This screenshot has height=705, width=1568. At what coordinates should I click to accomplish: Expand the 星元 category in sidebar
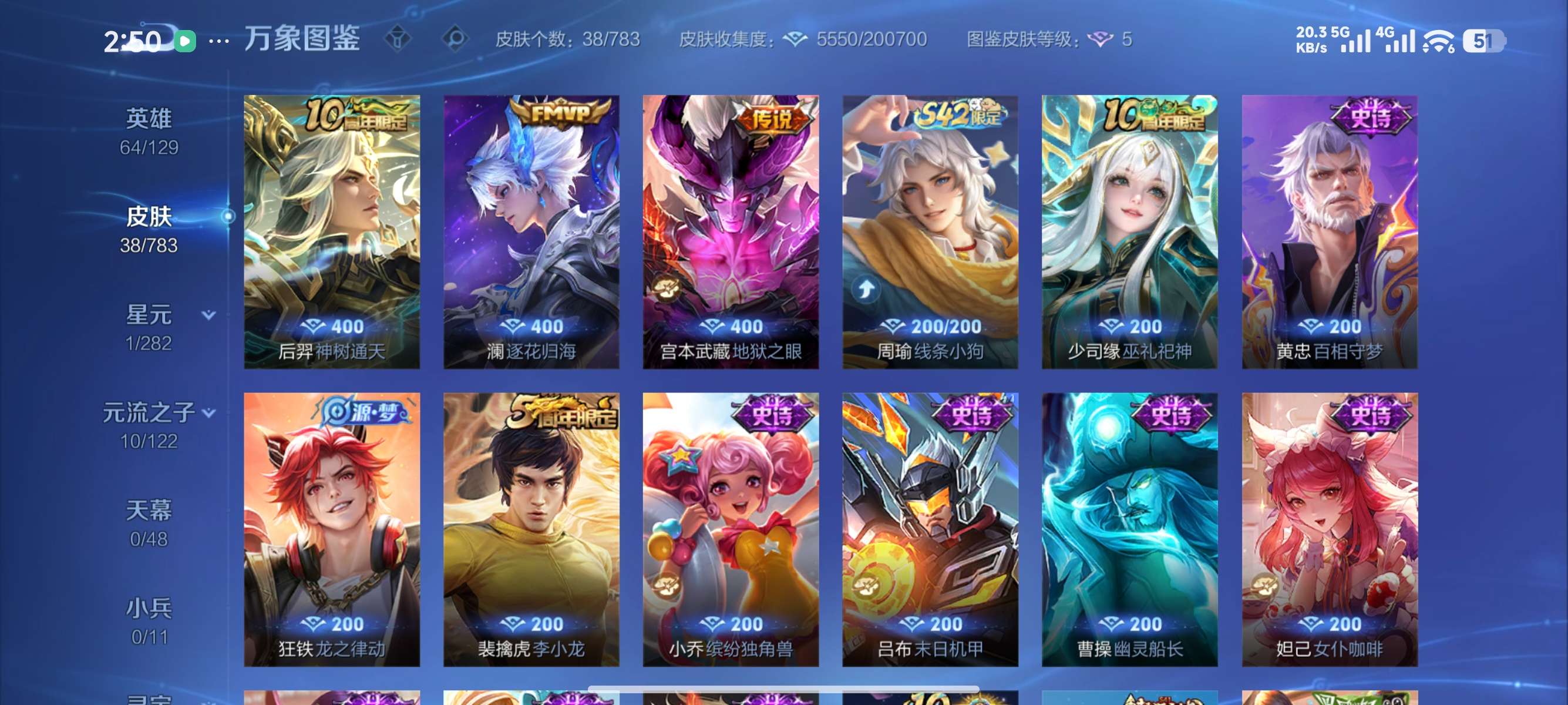pos(150,315)
